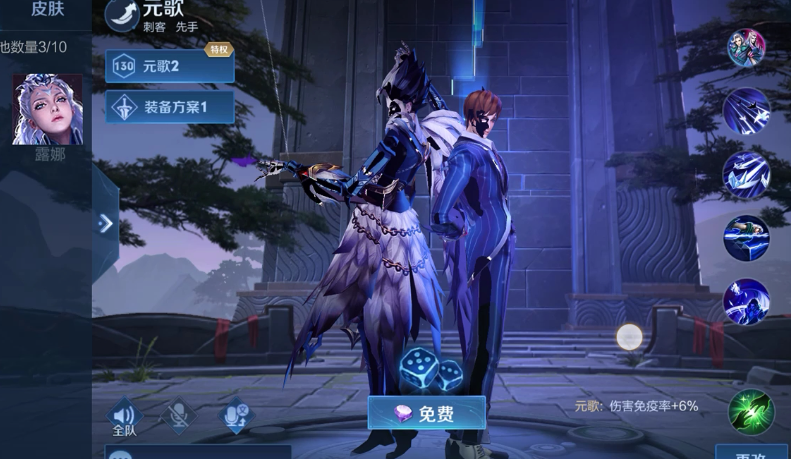Open the chat bubble input bar

(x=198, y=453)
